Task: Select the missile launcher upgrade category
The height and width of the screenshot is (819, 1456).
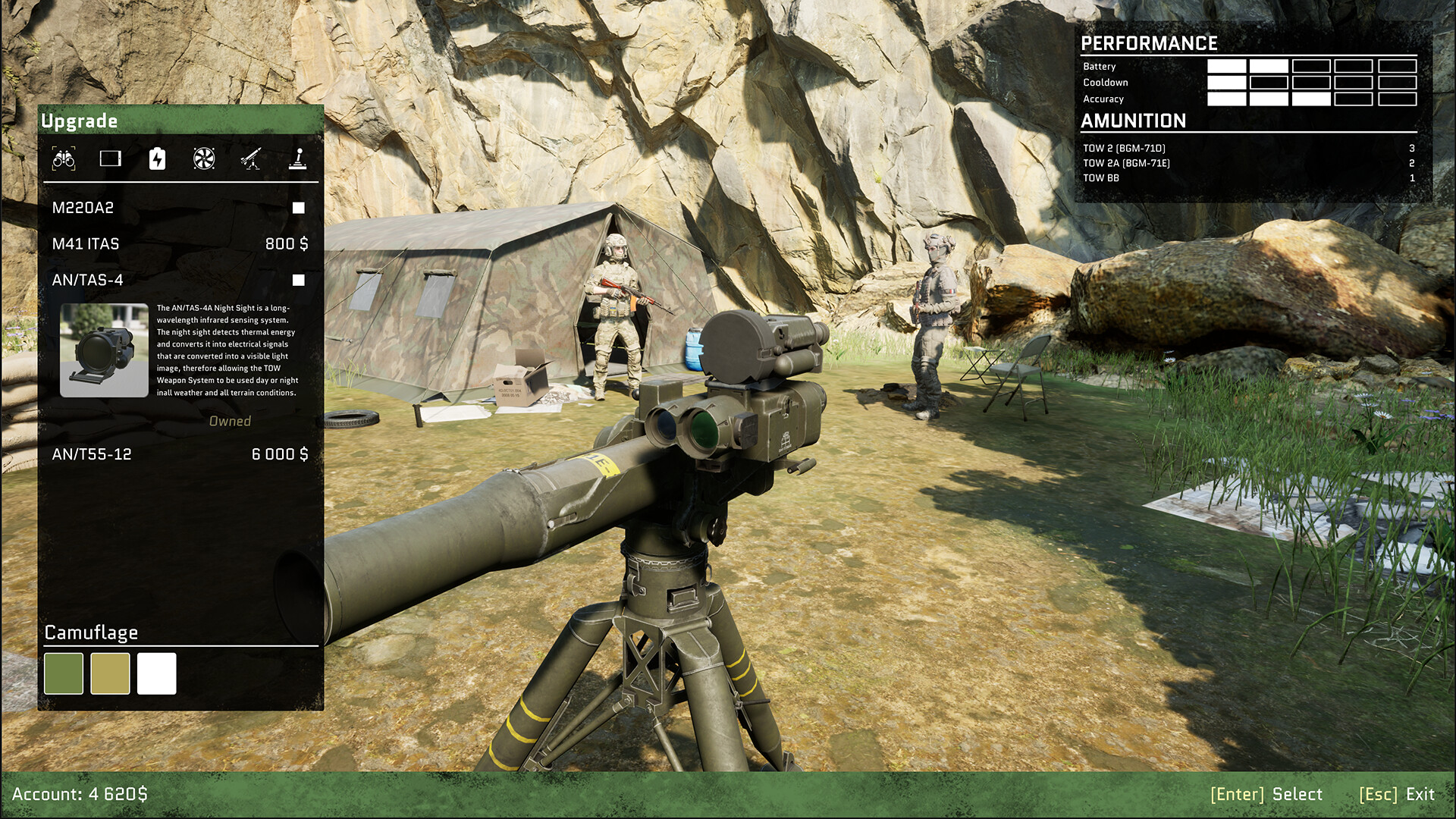Action: [x=251, y=158]
